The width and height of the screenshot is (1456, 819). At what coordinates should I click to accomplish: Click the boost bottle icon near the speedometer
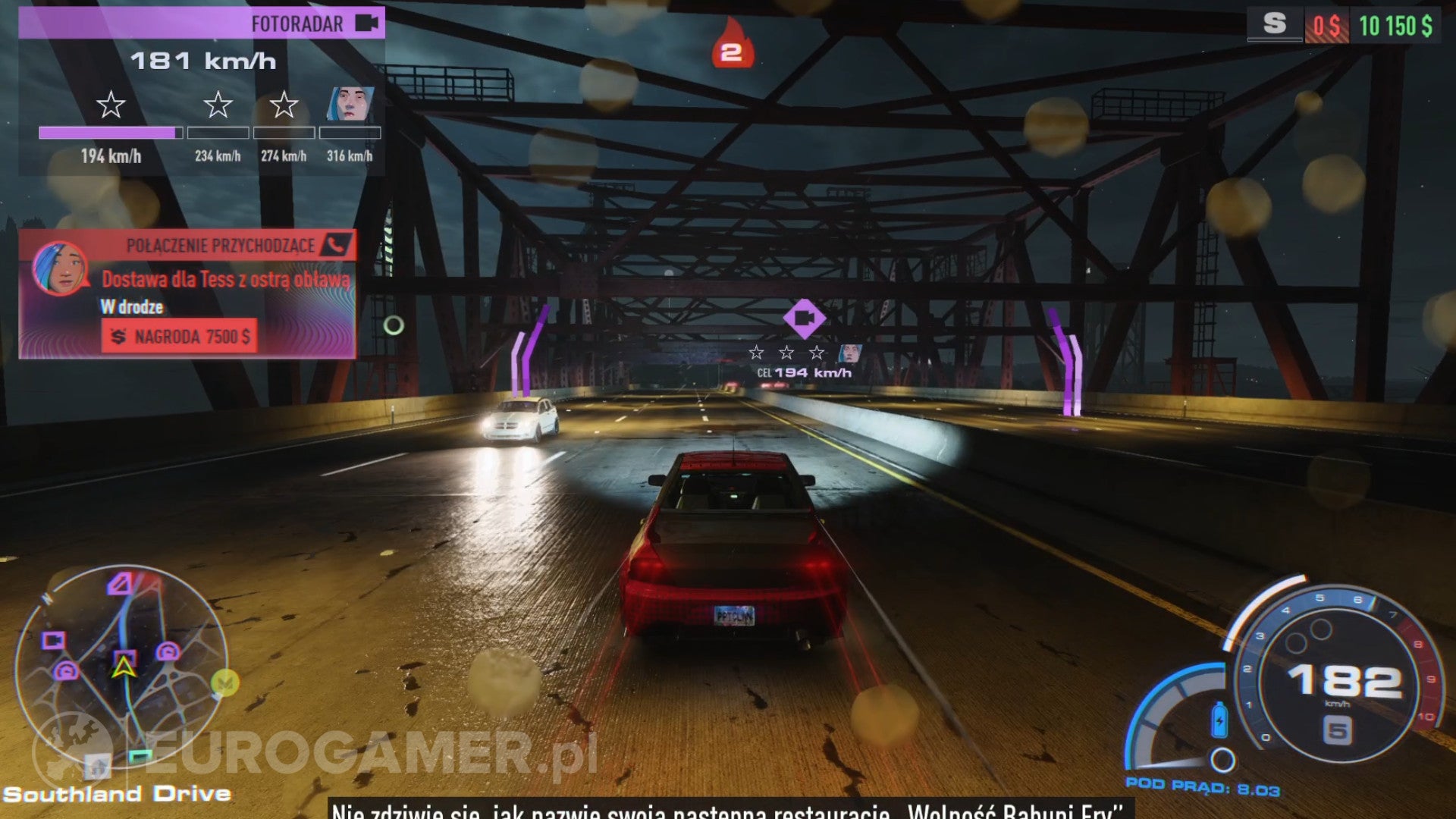point(1221,720)
